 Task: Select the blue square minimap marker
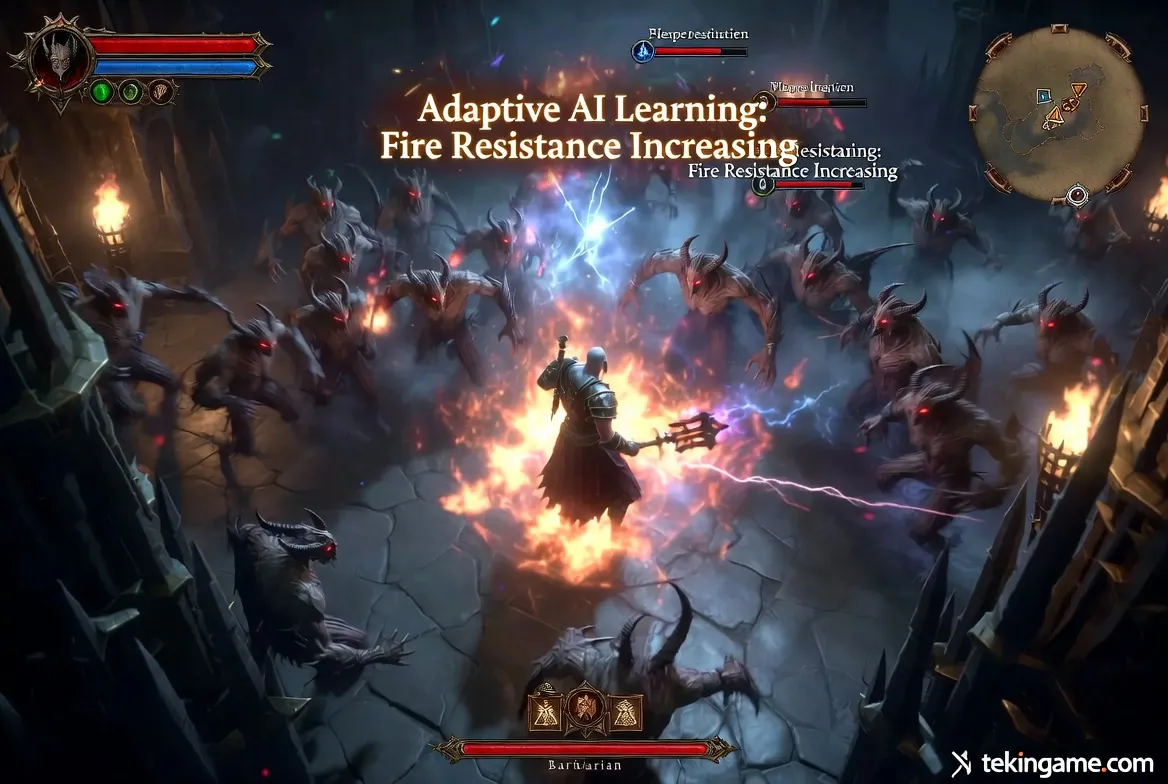click(1043, 96)
